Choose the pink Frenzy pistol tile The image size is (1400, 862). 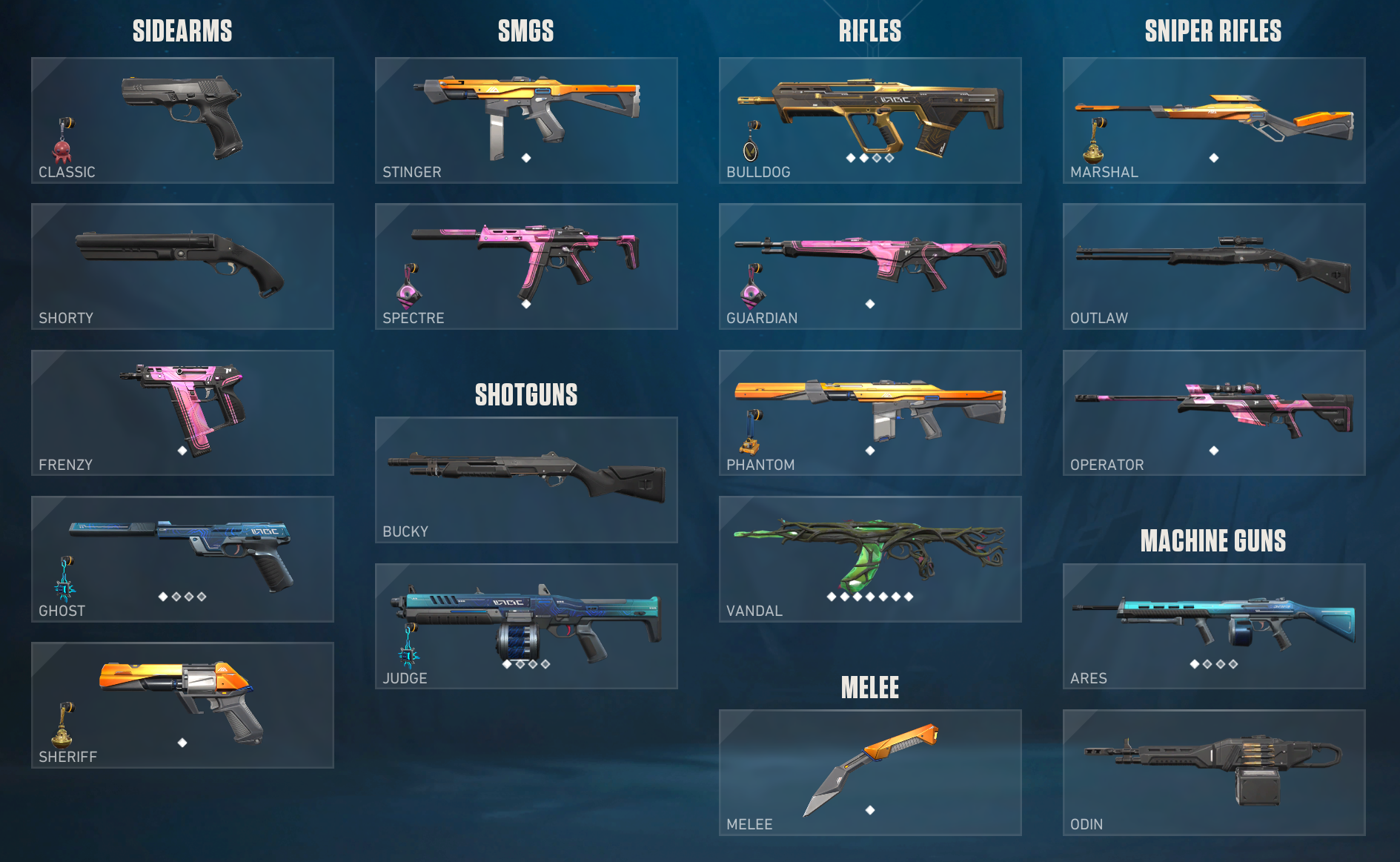click(182, 412)
